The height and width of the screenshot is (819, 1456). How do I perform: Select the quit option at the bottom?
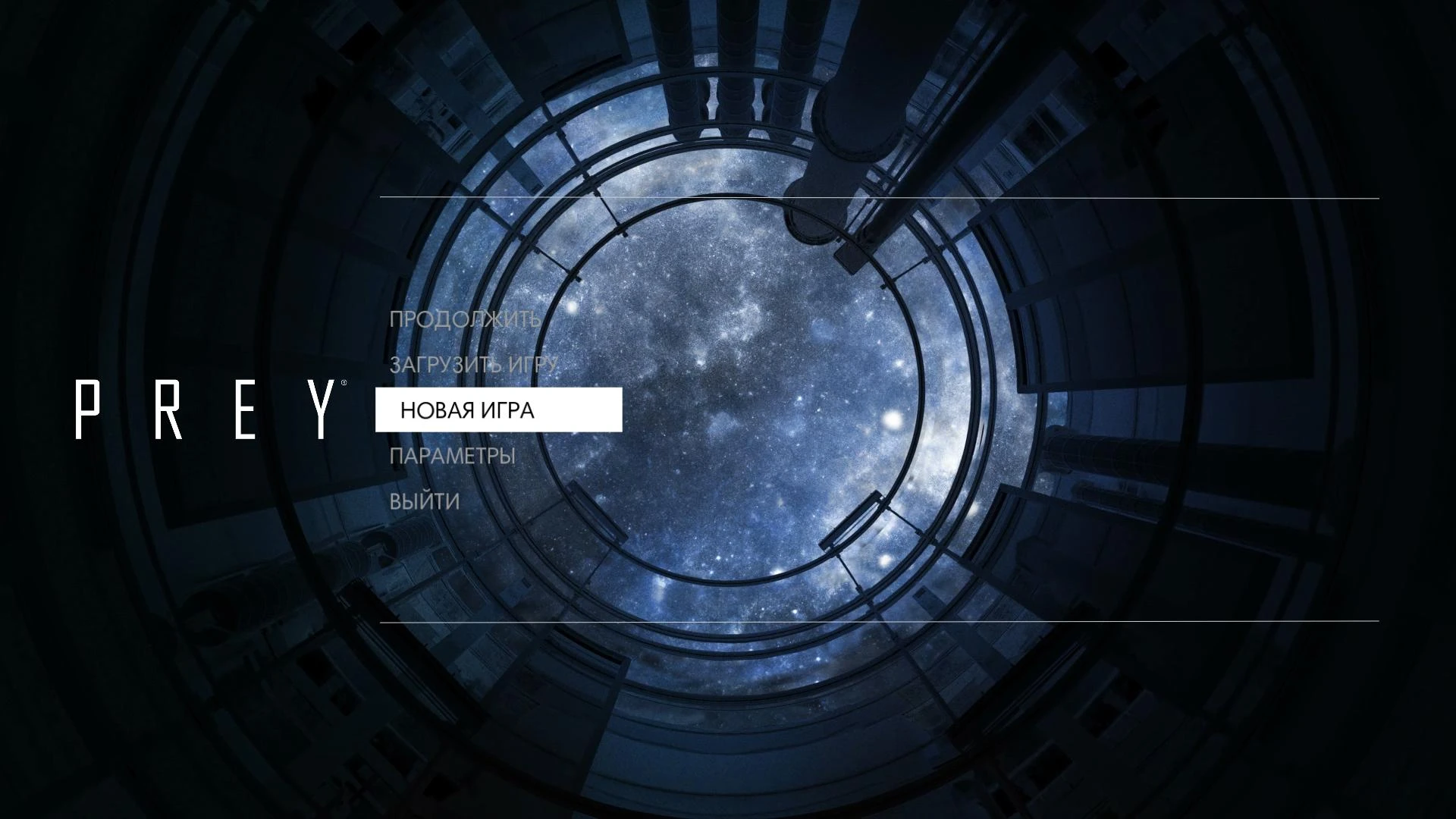(423, 500)
